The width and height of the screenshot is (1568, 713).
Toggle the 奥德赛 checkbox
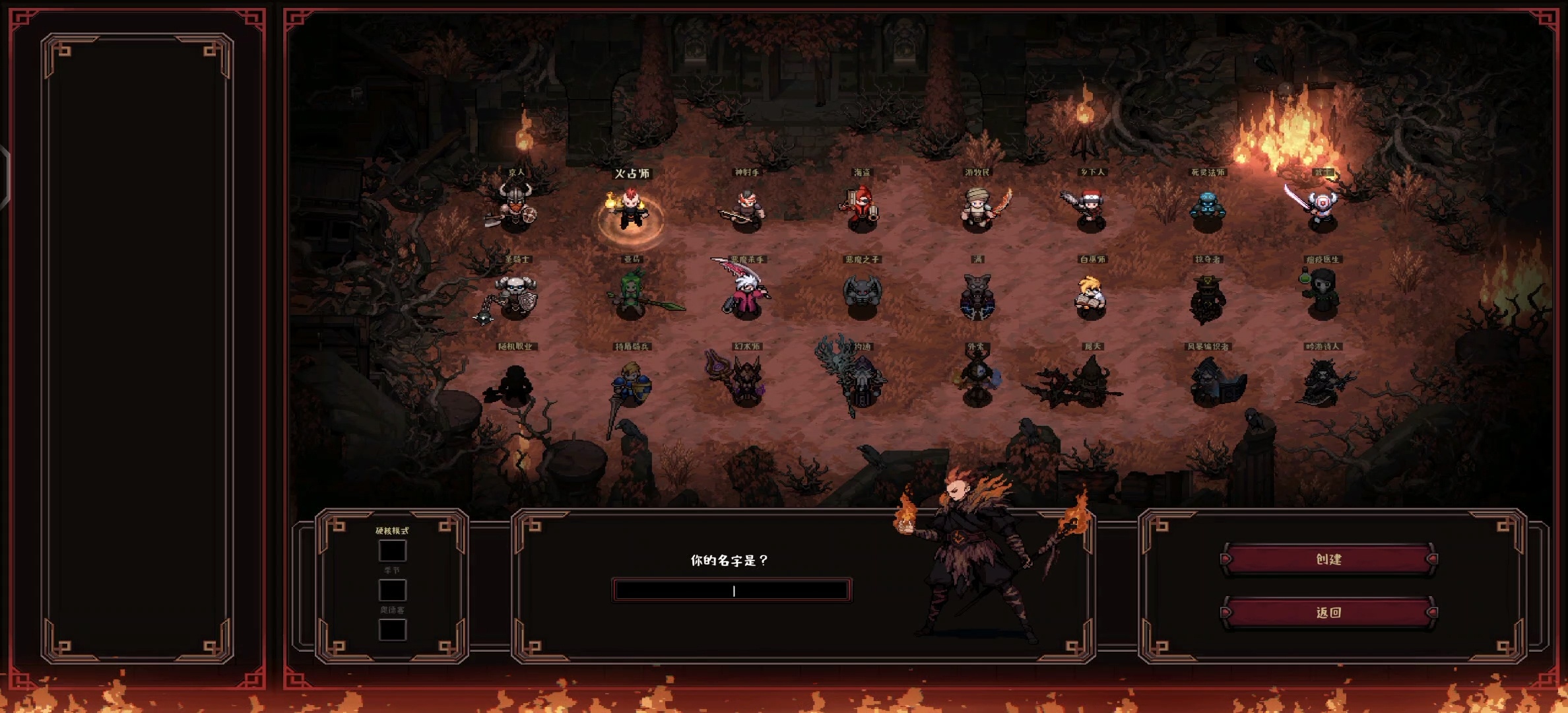coord(392,629)
